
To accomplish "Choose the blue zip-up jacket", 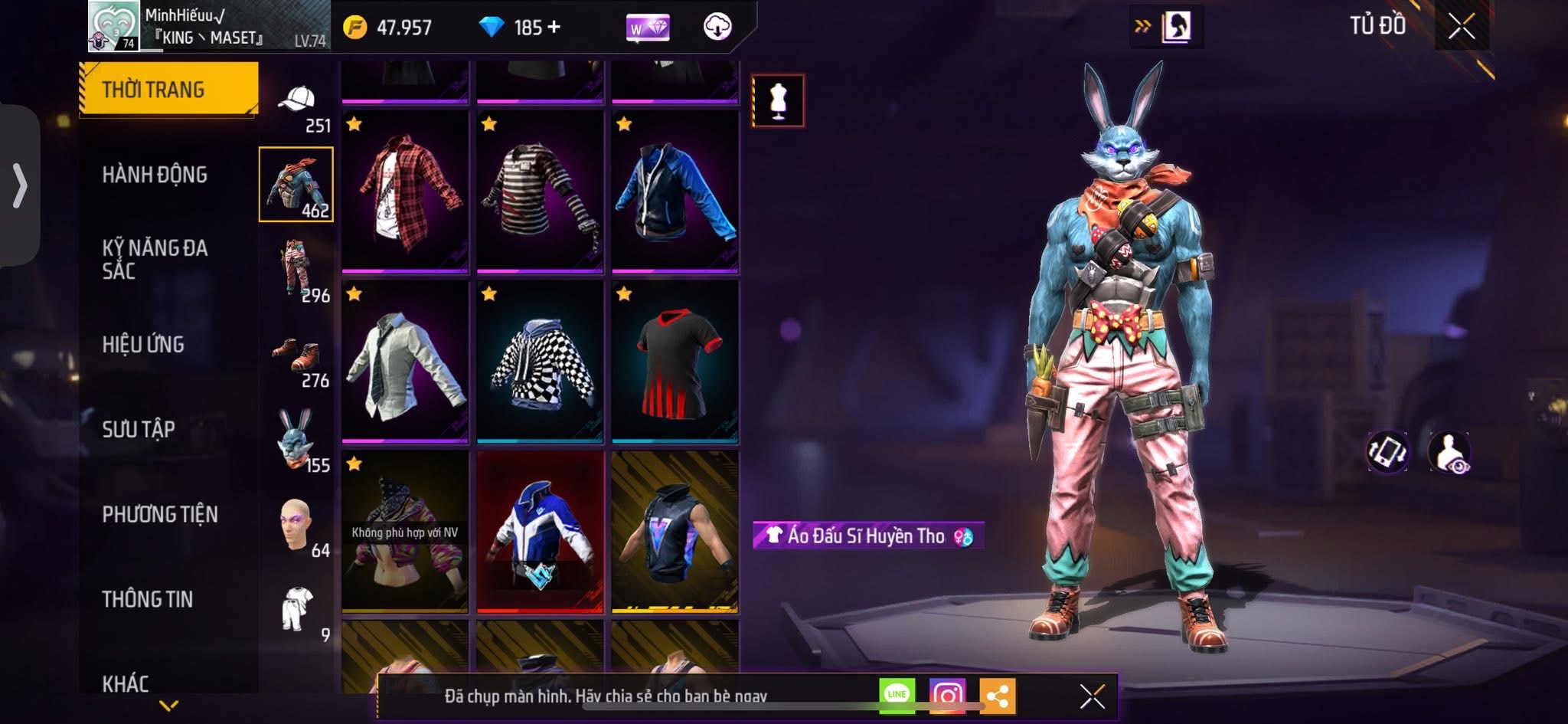I will pyautogui.click(x=675, y=192).
